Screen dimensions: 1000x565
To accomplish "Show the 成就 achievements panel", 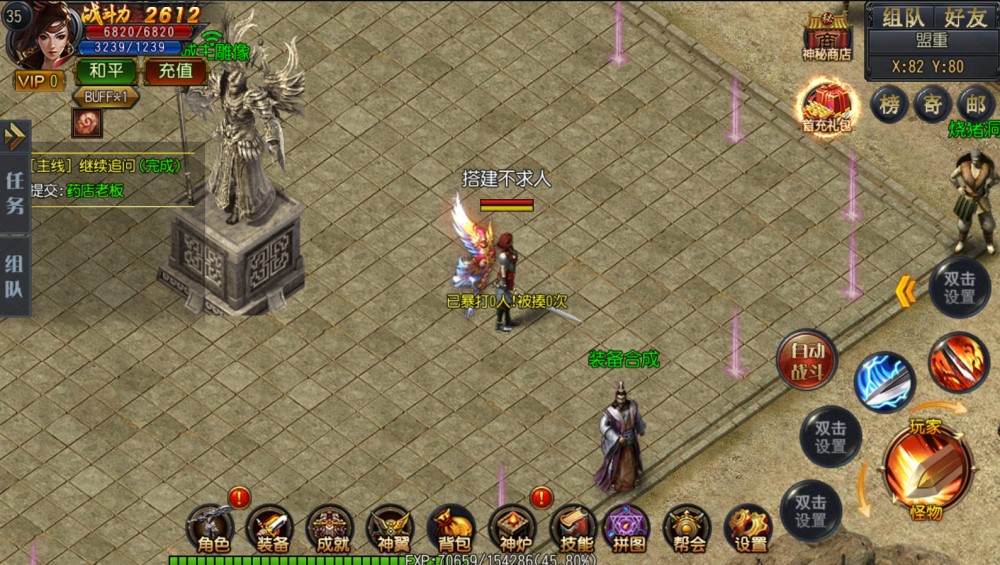I will 330,529.
